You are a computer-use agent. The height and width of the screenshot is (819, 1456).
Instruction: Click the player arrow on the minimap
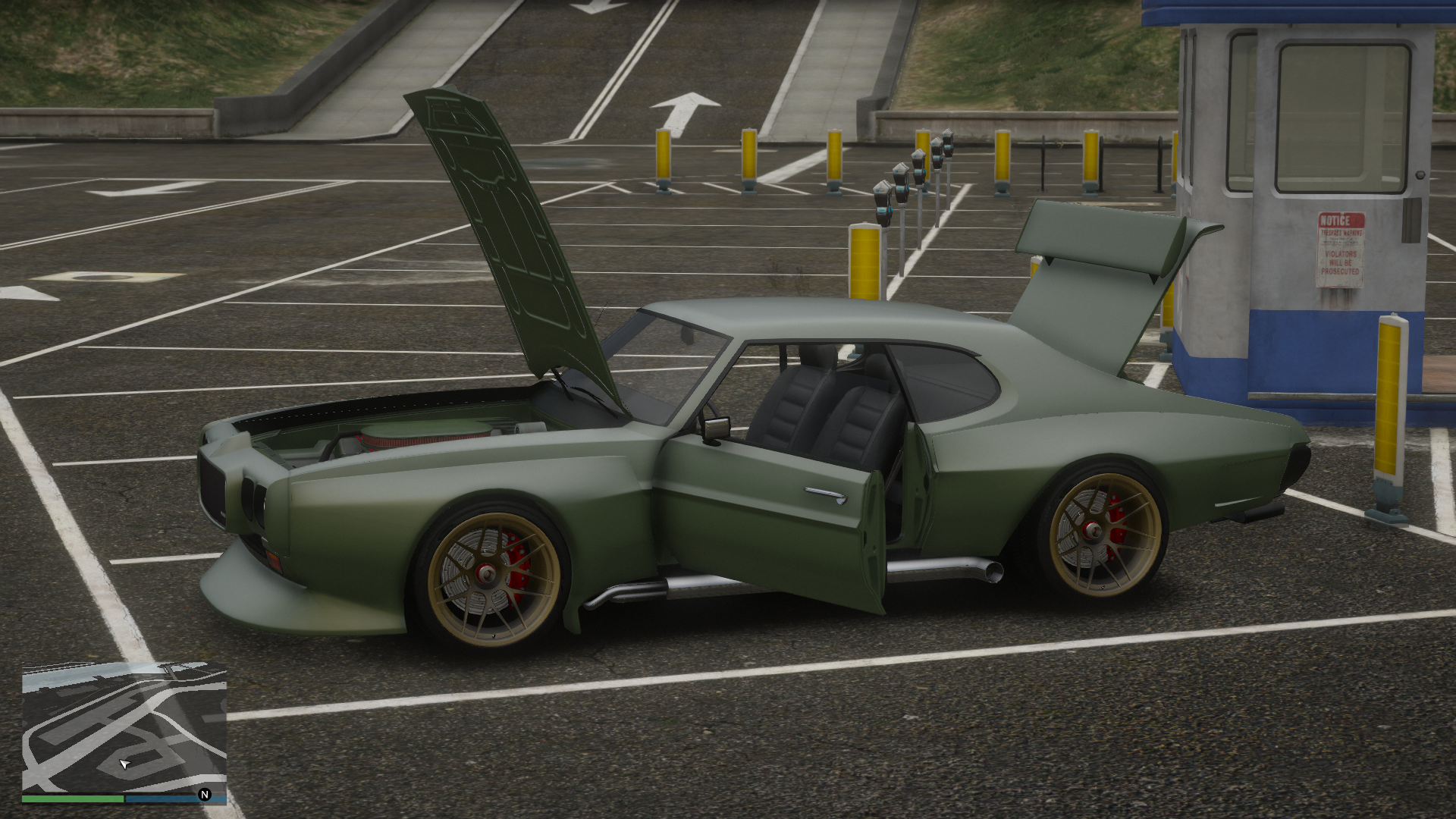click(x=125, y=763)
